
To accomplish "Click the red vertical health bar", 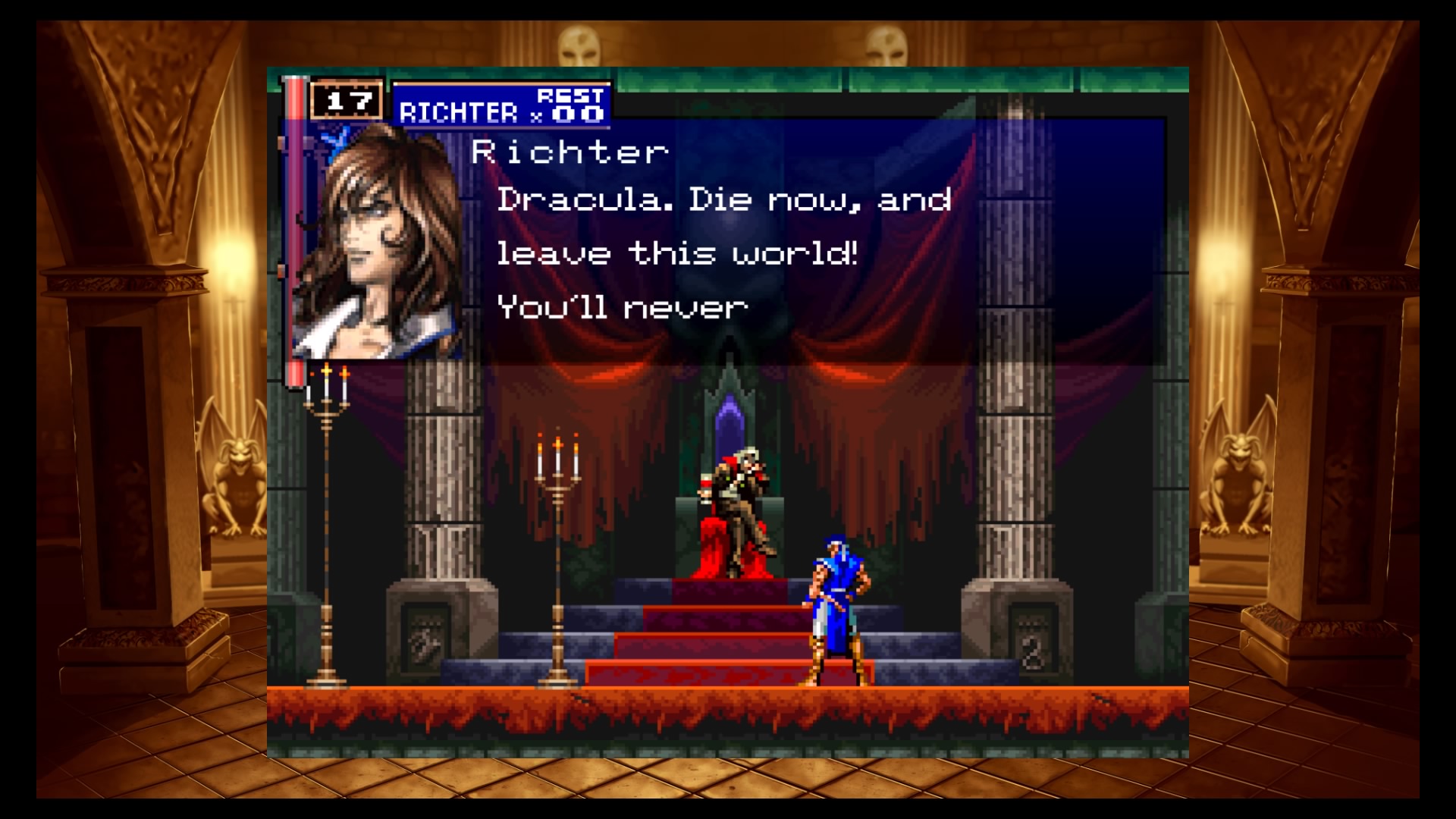I will [x=295, y=227].
